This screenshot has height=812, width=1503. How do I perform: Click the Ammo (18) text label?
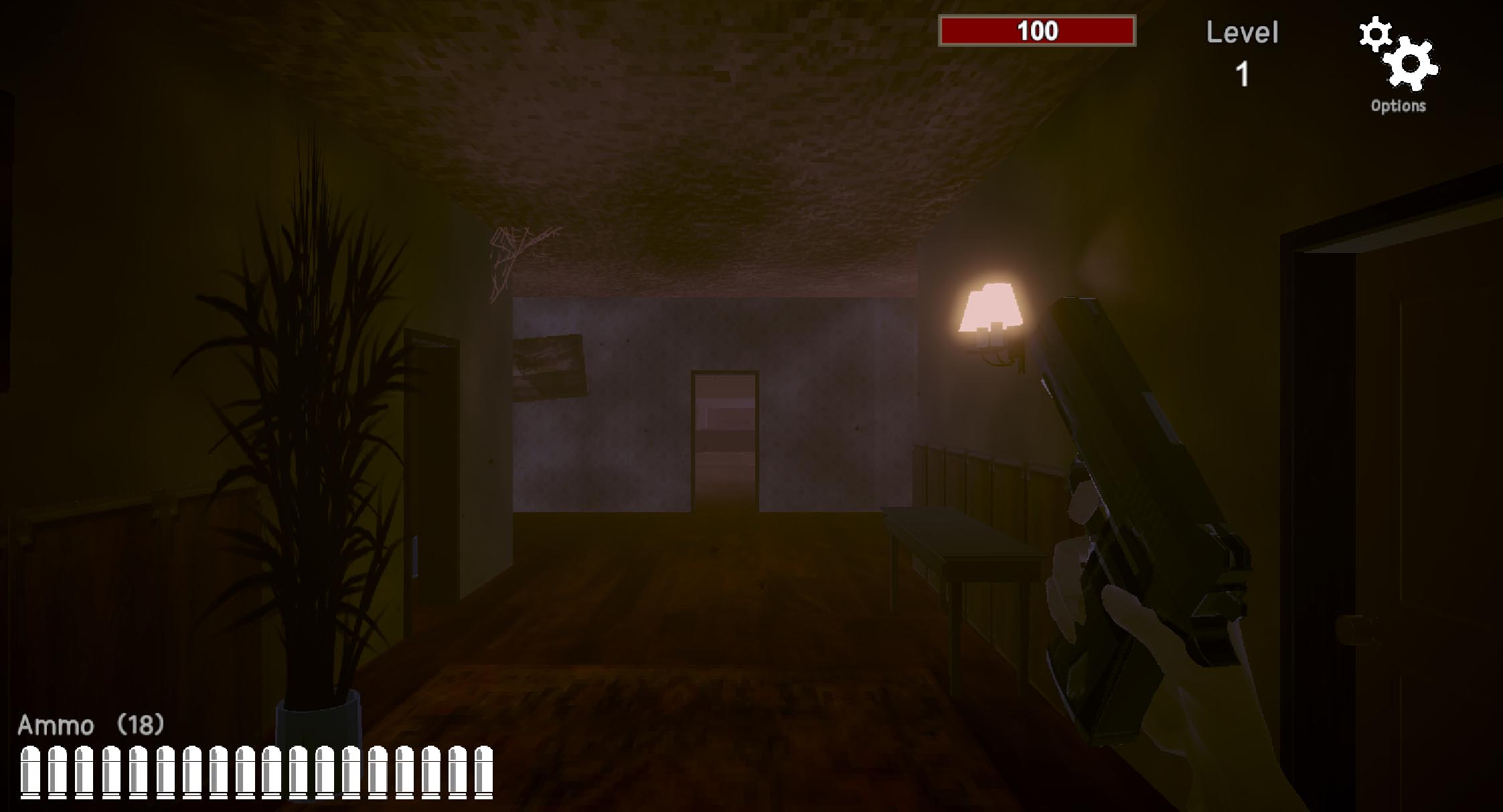90,725
